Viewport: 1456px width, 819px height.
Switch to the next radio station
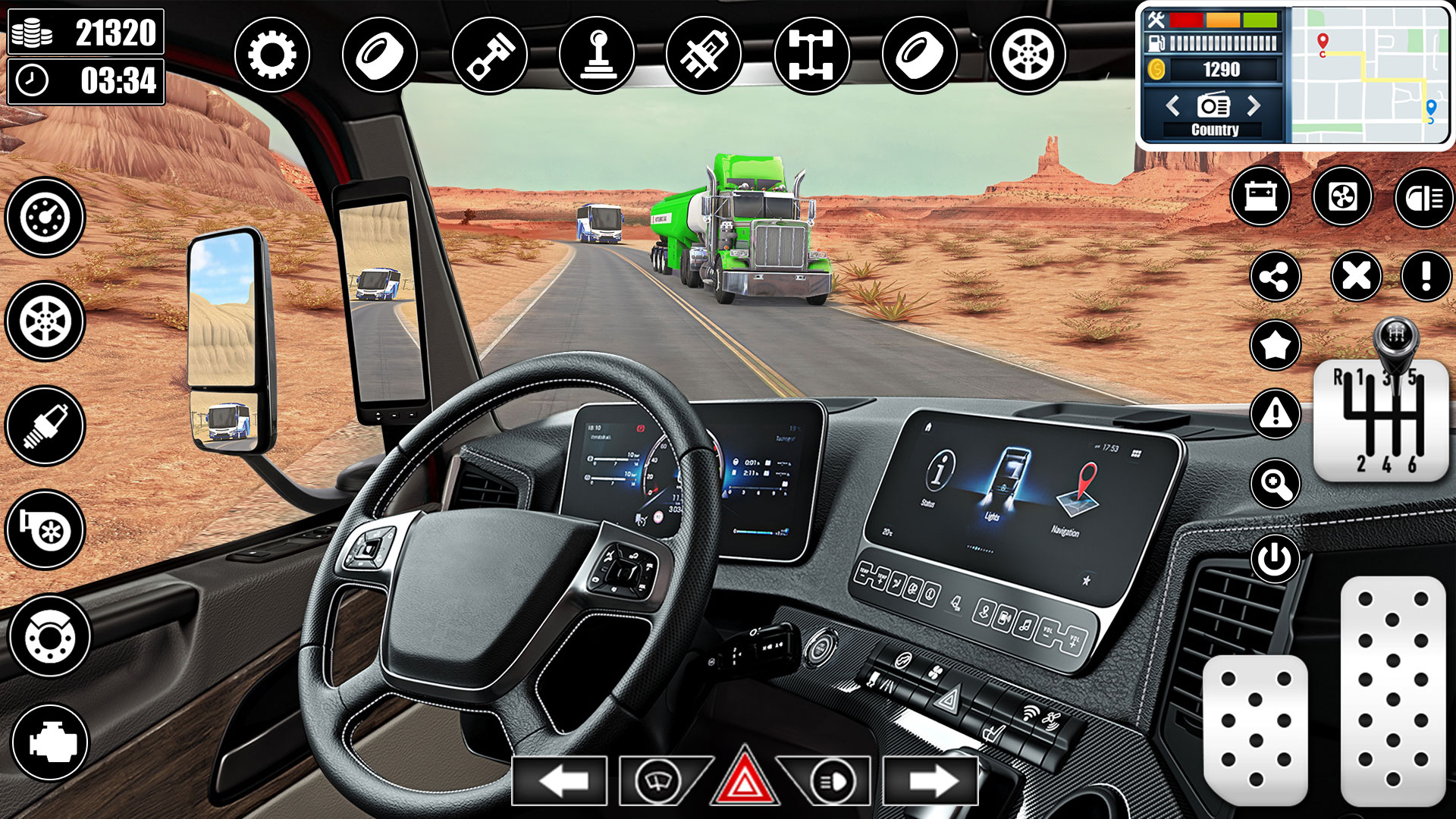1253,106
